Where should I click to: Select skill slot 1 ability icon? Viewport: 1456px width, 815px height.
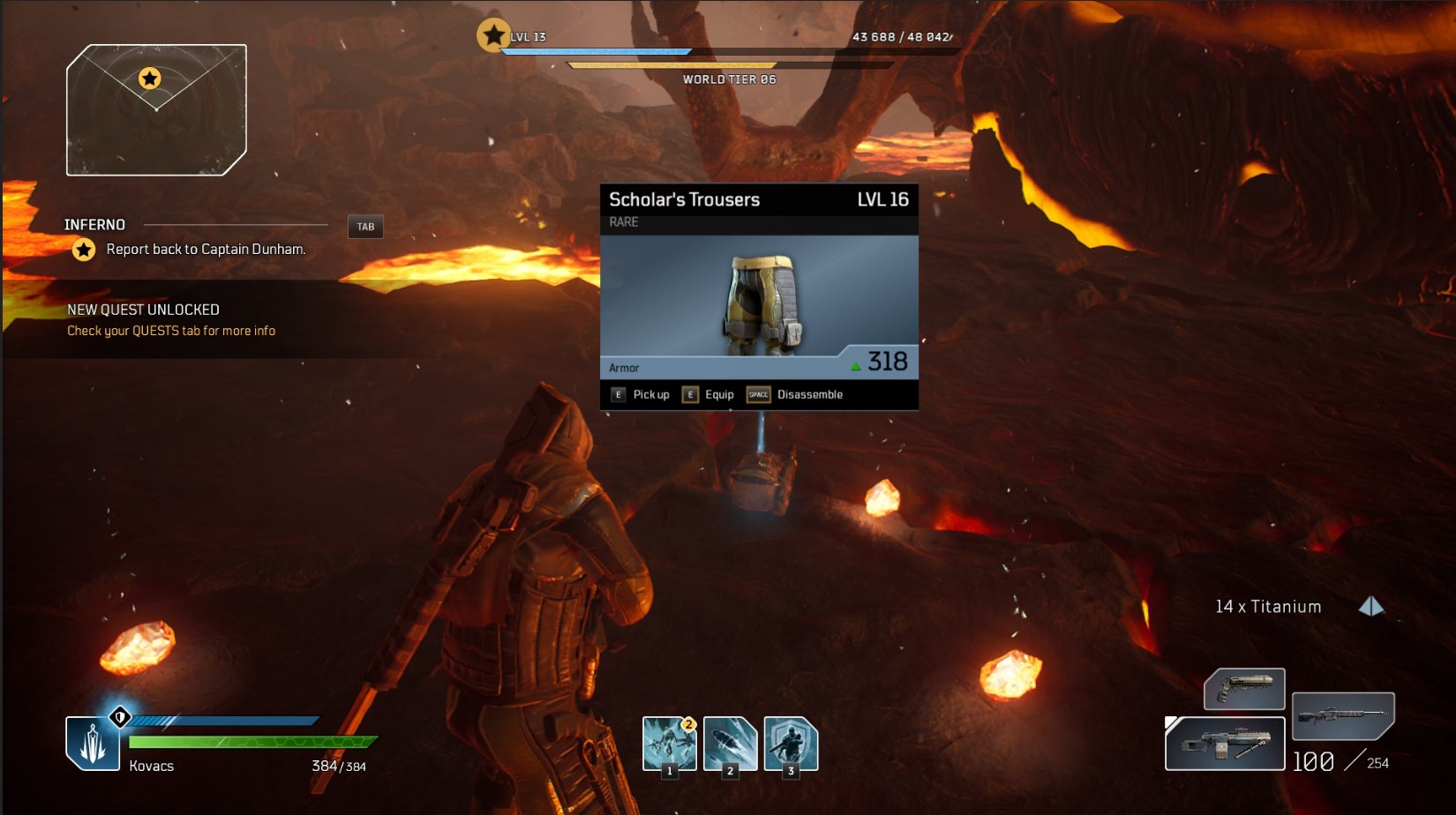coord(668,744)
